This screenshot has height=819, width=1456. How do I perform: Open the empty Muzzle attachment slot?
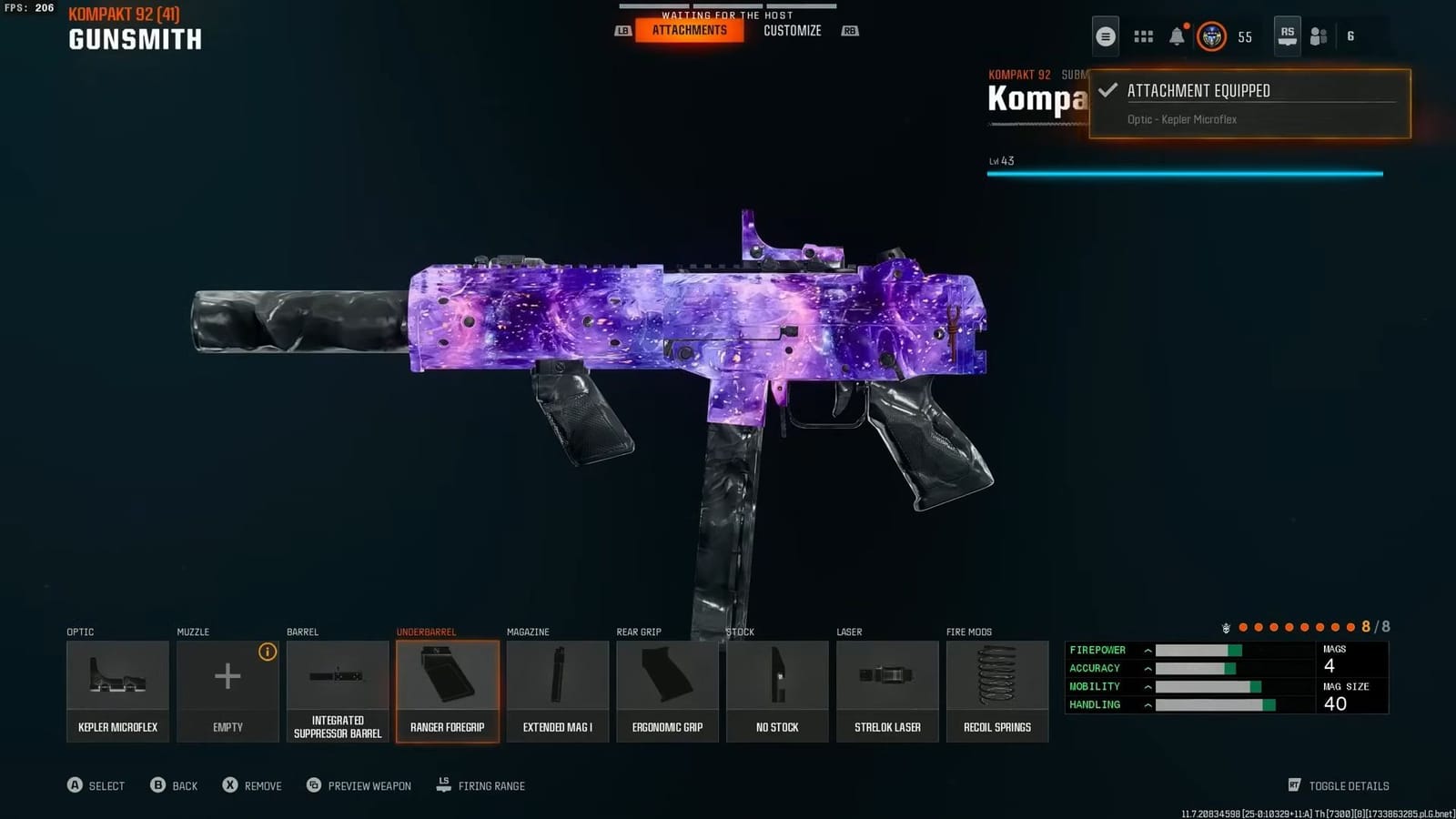pos(227,689)
